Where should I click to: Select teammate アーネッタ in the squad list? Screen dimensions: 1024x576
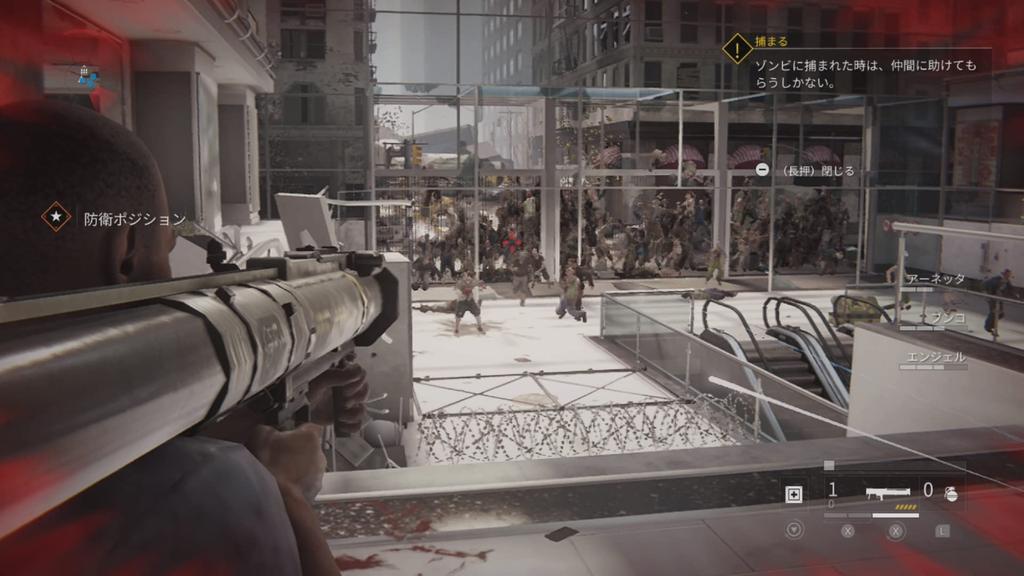point(935,279)
